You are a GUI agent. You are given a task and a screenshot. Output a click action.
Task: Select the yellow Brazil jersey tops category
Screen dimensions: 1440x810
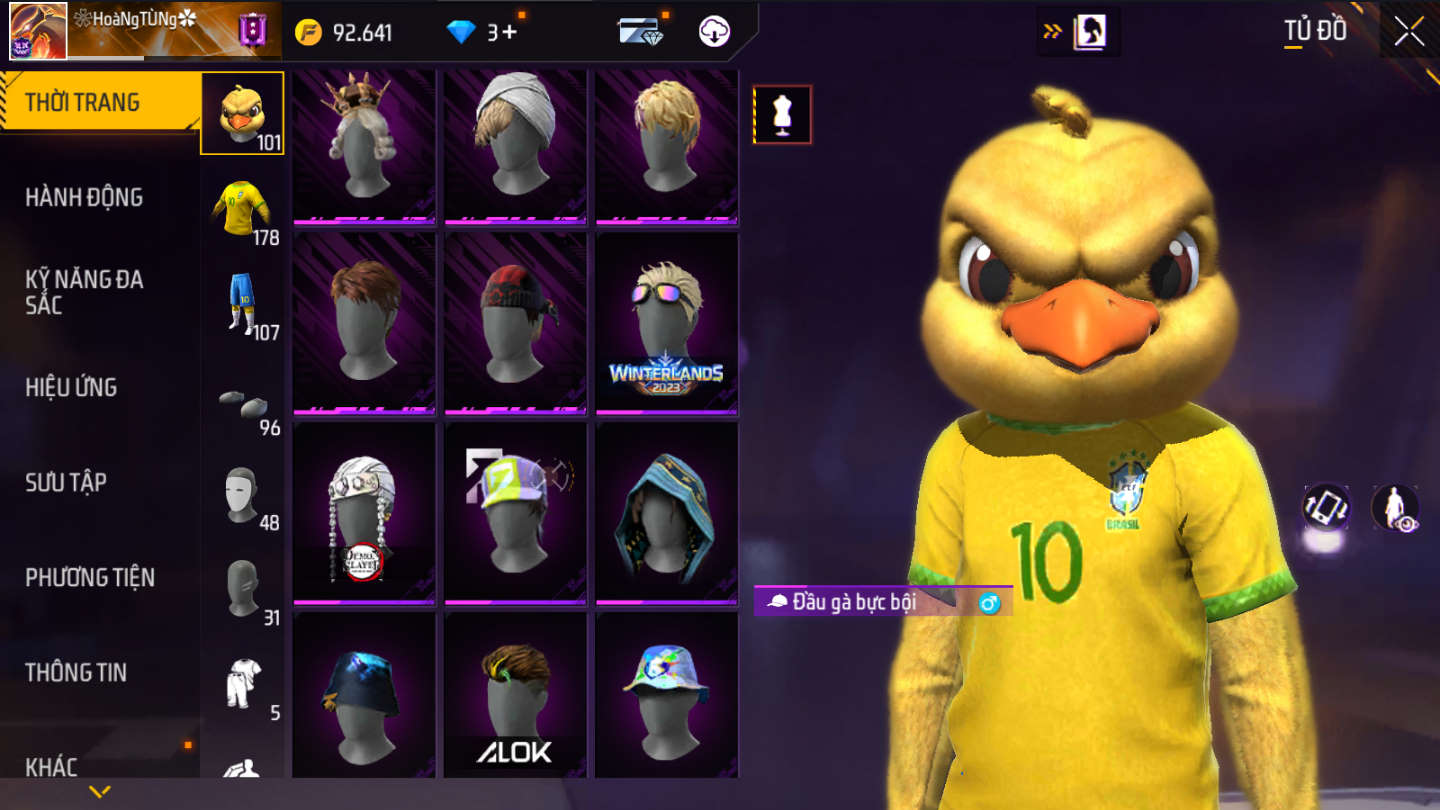pos(241,208)
